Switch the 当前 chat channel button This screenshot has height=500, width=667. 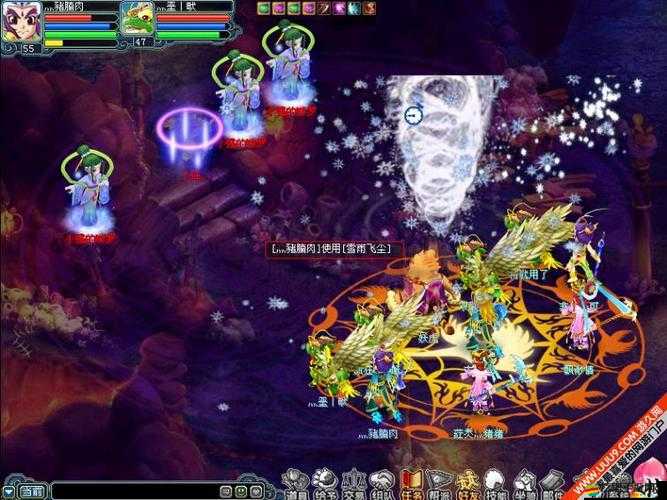tap(32, 491)
